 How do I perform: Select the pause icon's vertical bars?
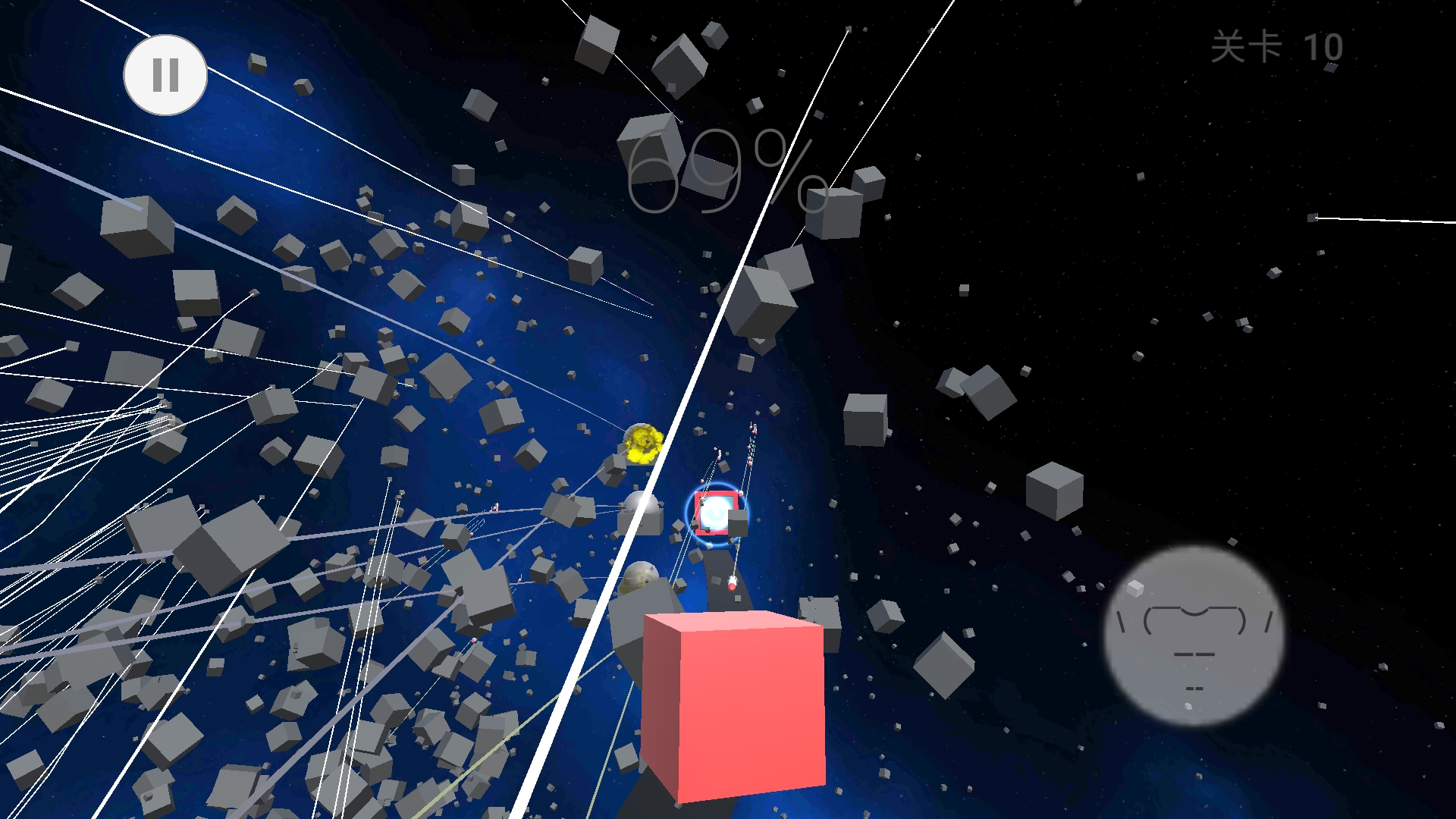(165, 75)
